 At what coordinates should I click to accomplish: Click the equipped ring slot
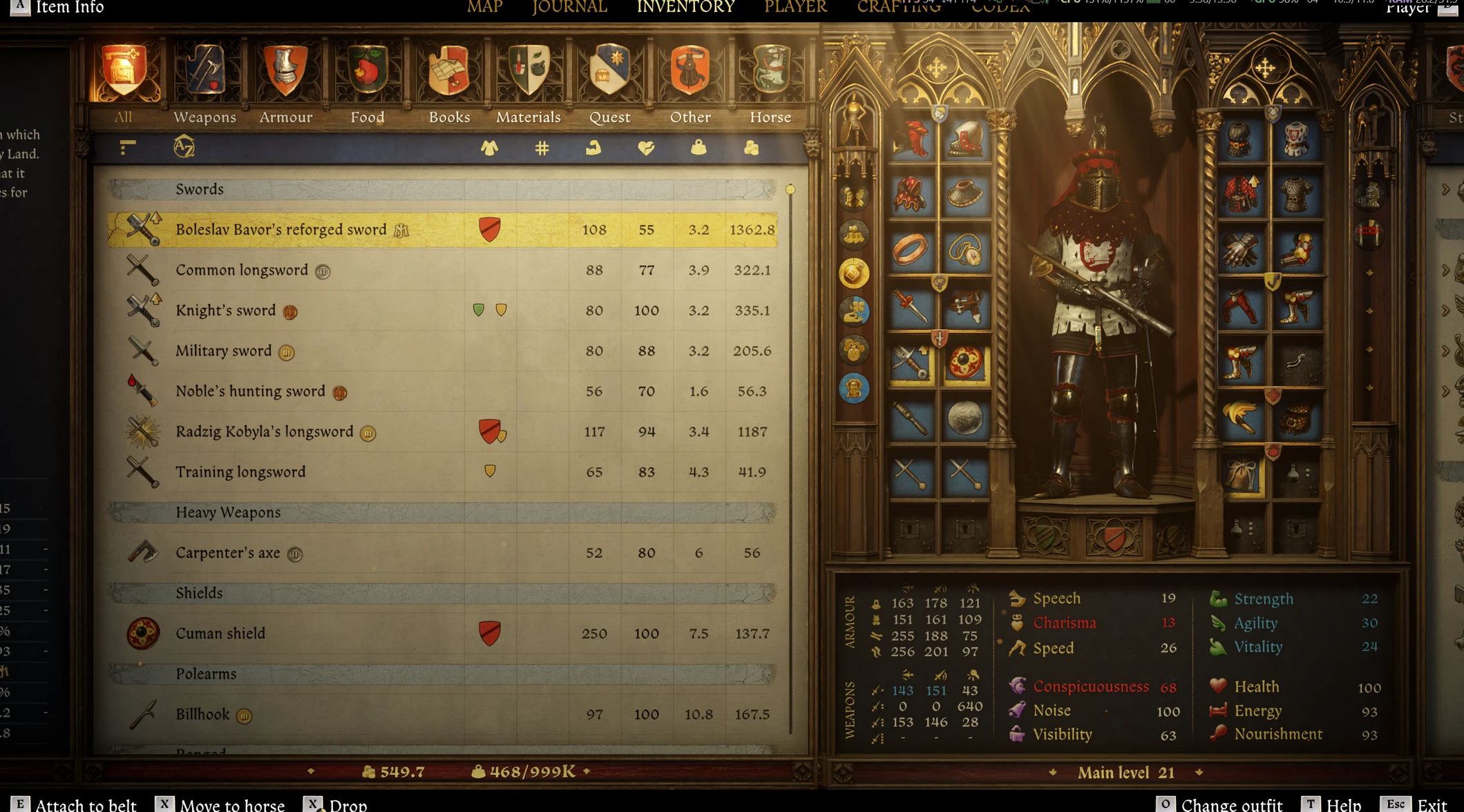tap(911, 250)
